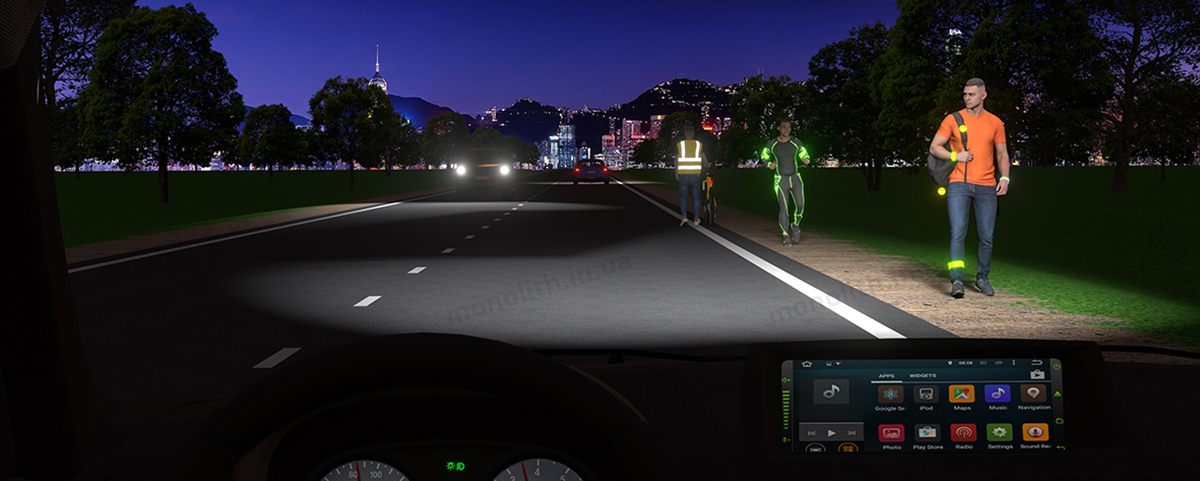Open the Photo app

pyautogui.click(x=891, y=433)
